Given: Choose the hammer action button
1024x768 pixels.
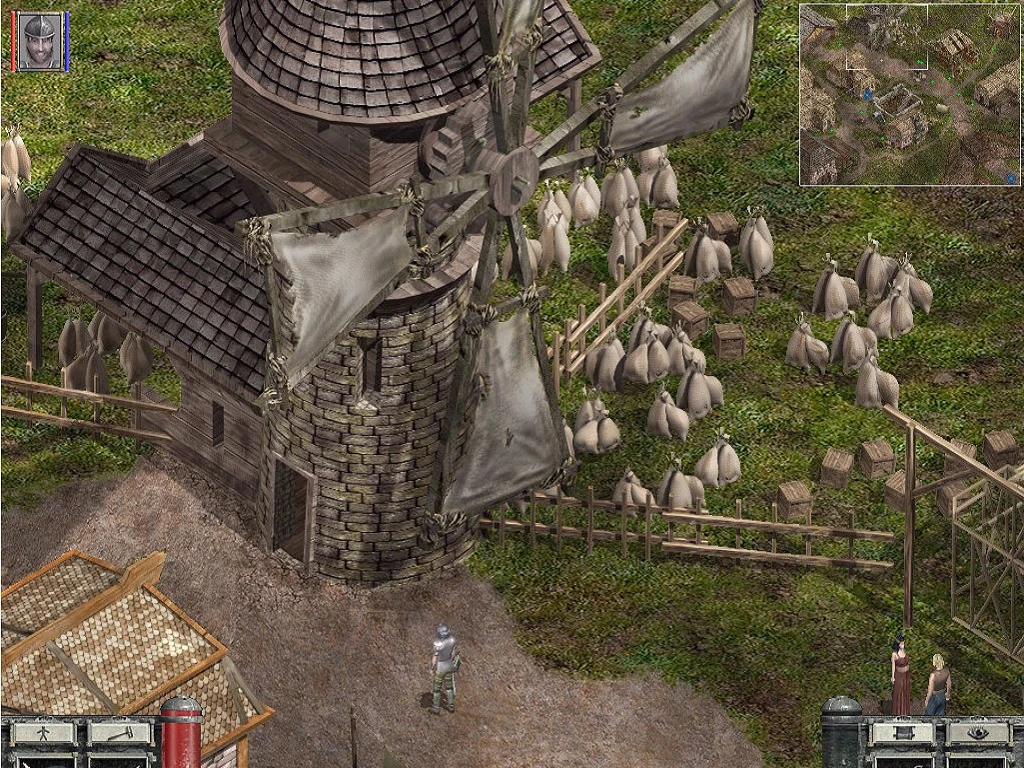Looking at the screenshot, I should coord(119,733).
